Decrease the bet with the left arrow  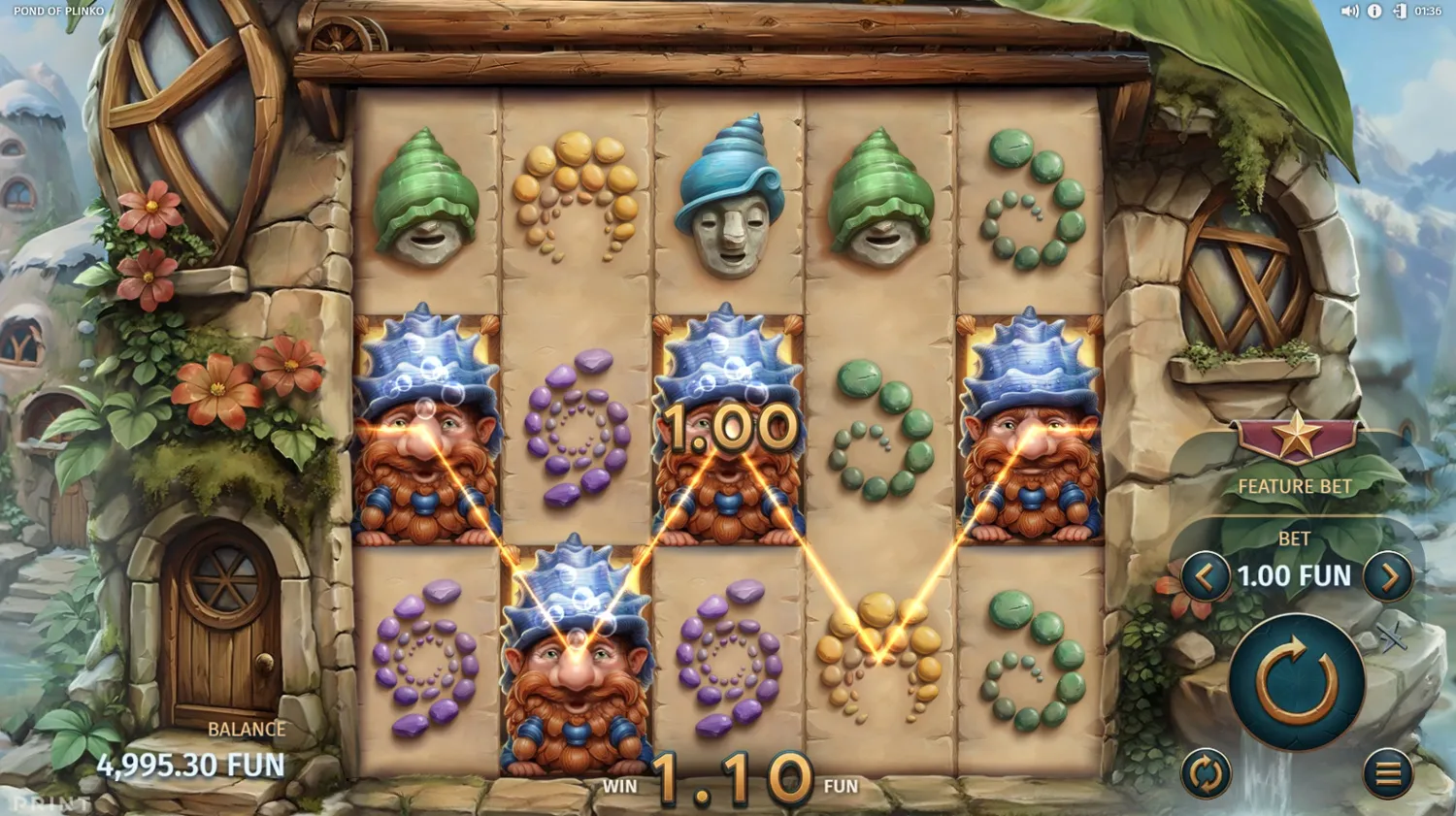coord(1207,575)
